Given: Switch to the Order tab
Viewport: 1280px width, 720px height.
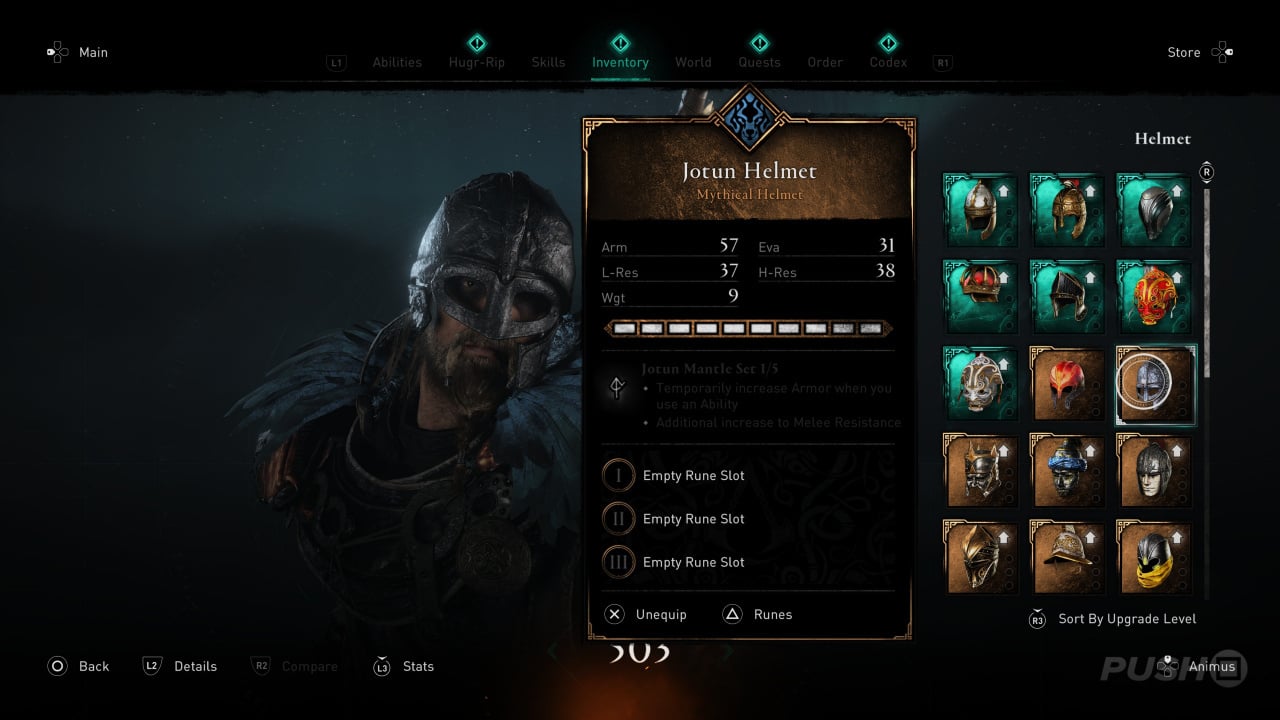Looking at the screenshot, I should (x=825, y=62).
